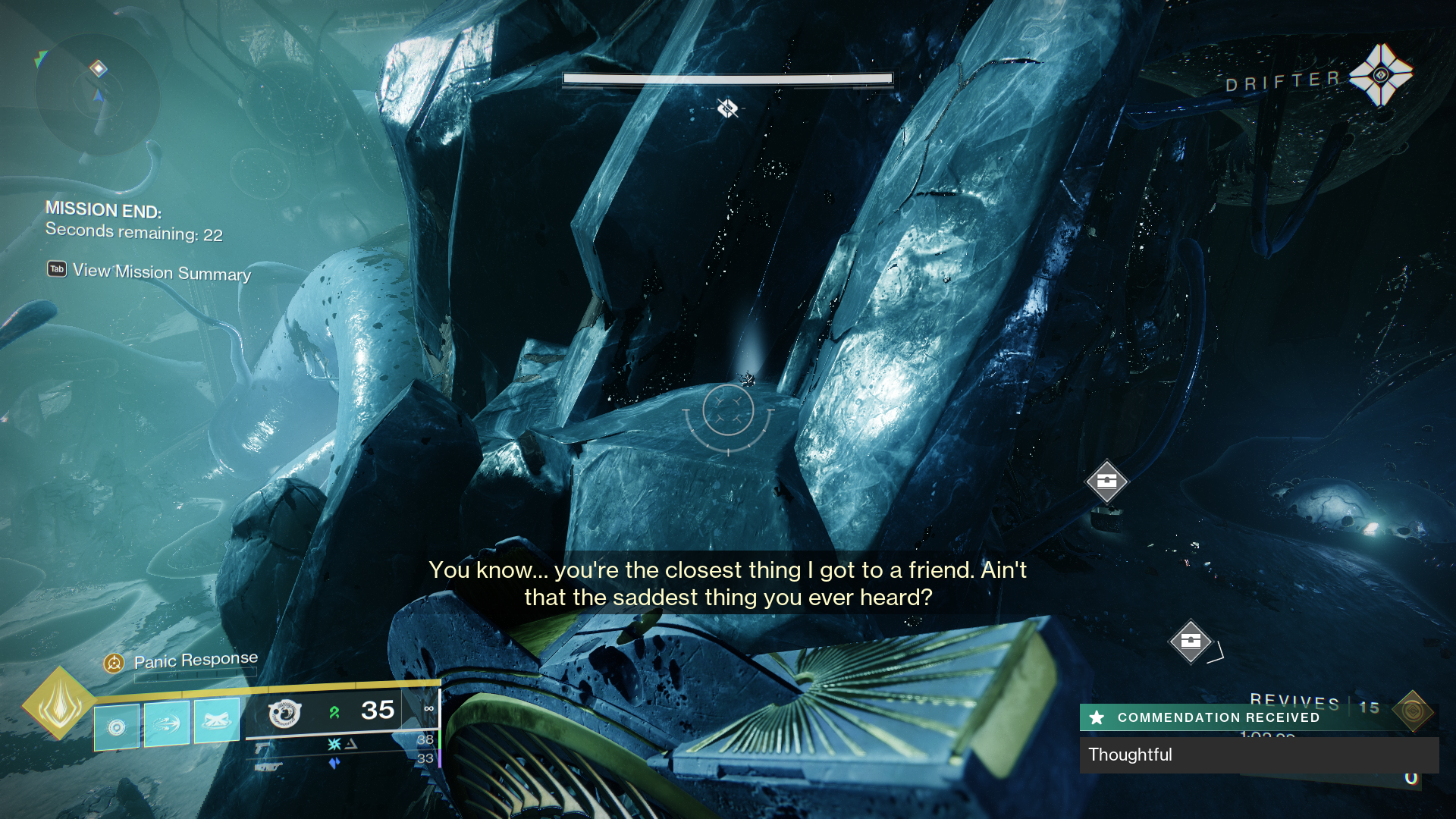Toggle the commendation star indicator
The height and width of the screenshot is (819, 1456).
point(1097,717)
